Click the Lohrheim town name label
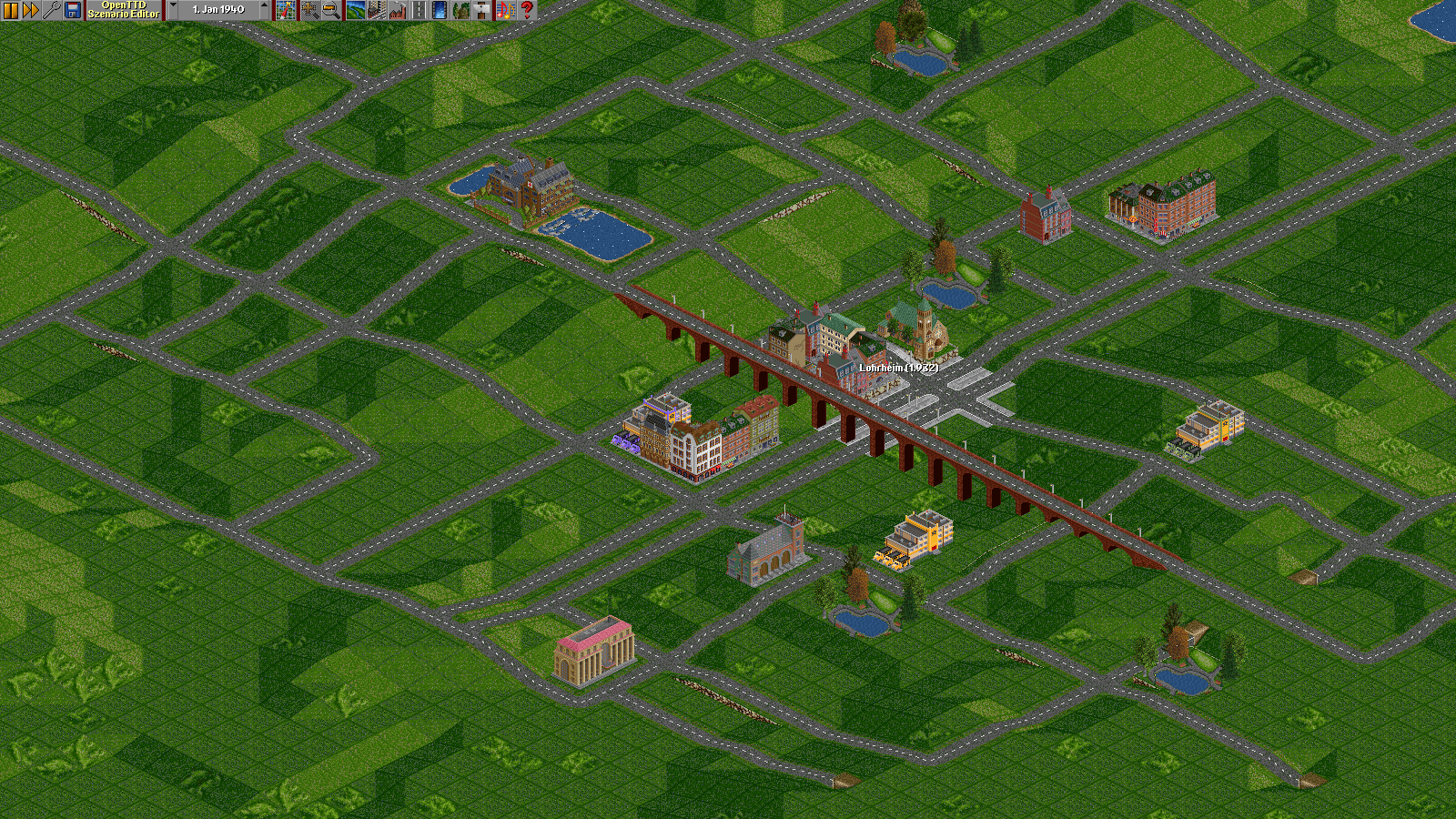Image resolution: width=1456 pixels, height=819 pixels. point(898,368)
